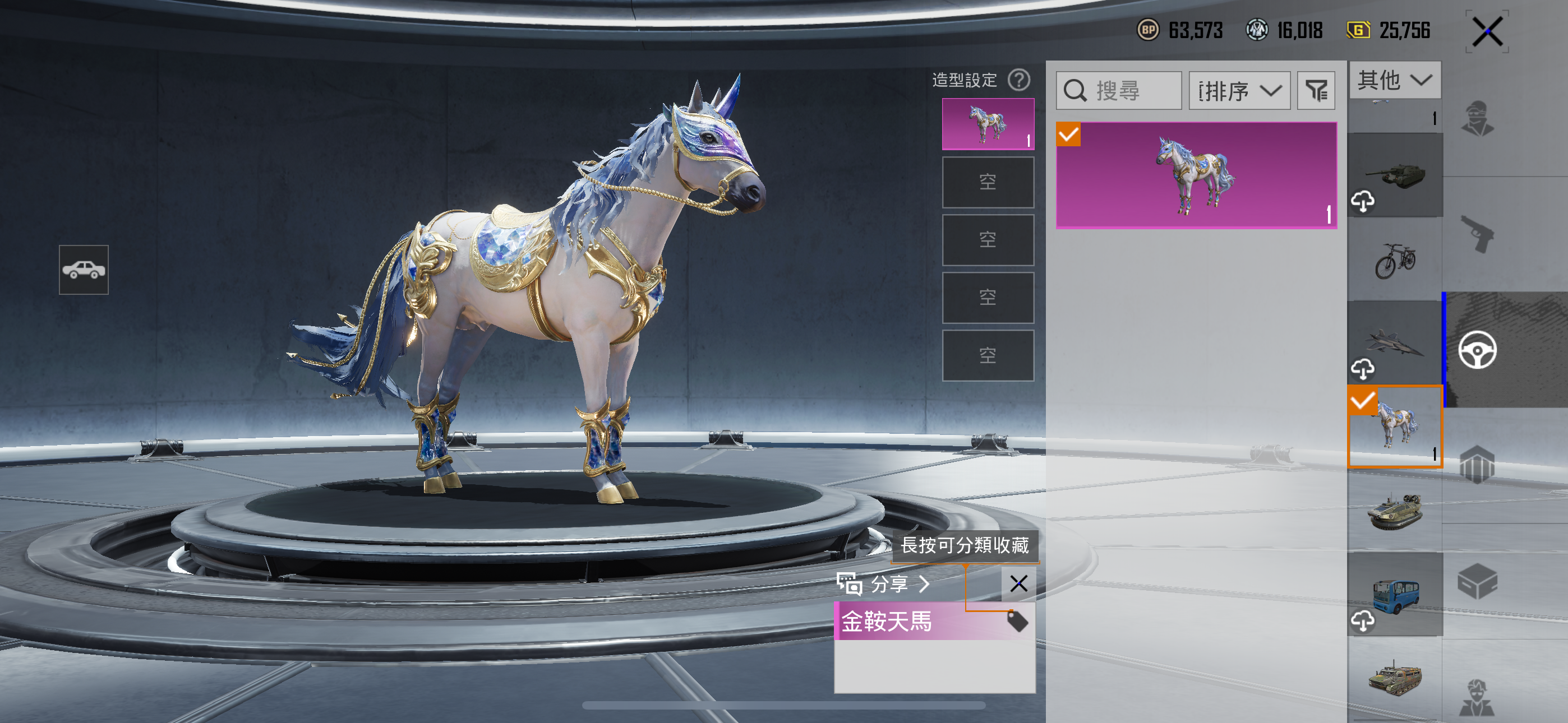Click the 搜尋 search field
The image size is (1568, 723).
click(1119, 91)
